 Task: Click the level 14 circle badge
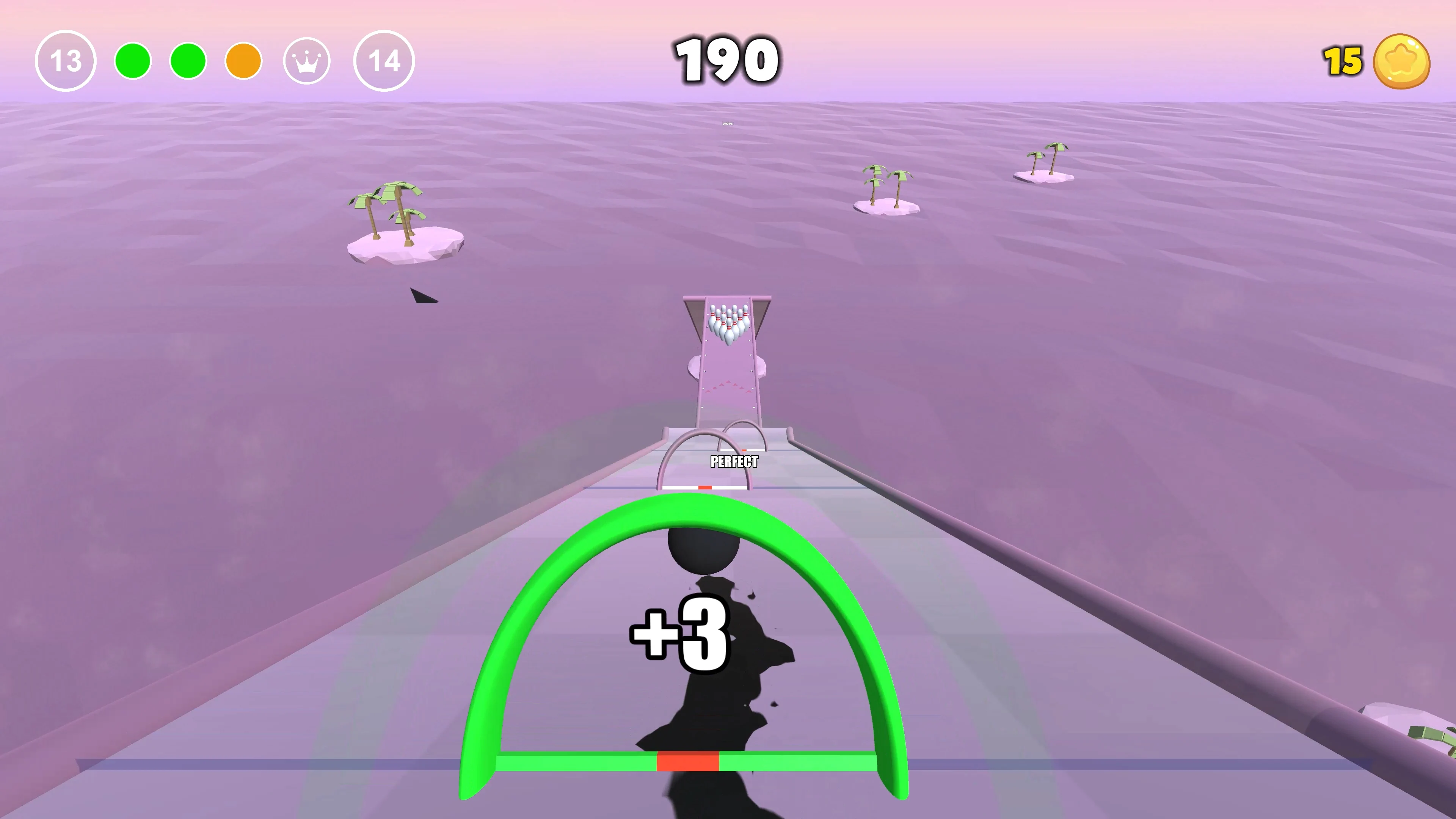pos(385,61)
